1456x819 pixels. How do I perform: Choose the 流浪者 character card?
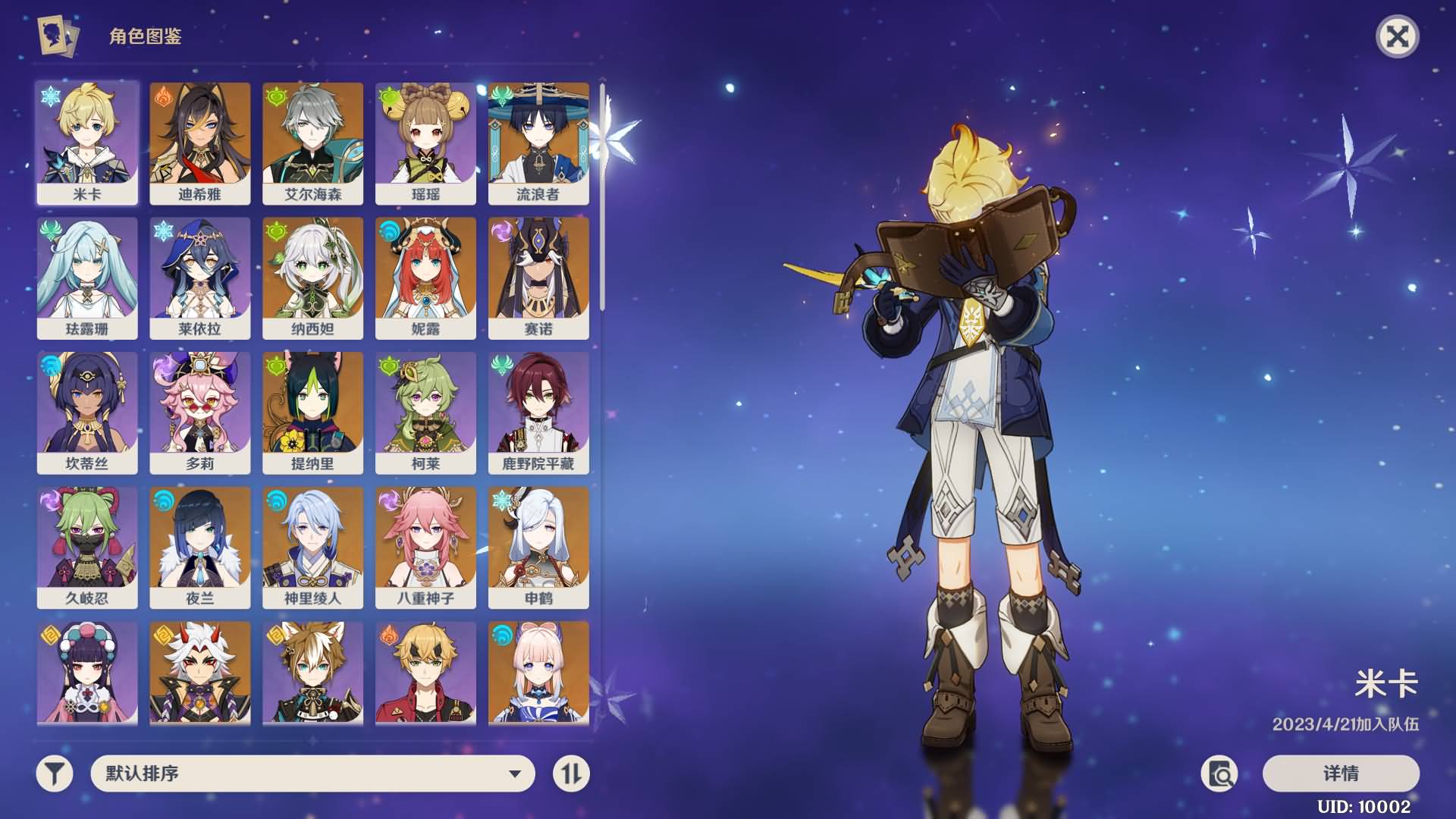pos(538,143)
